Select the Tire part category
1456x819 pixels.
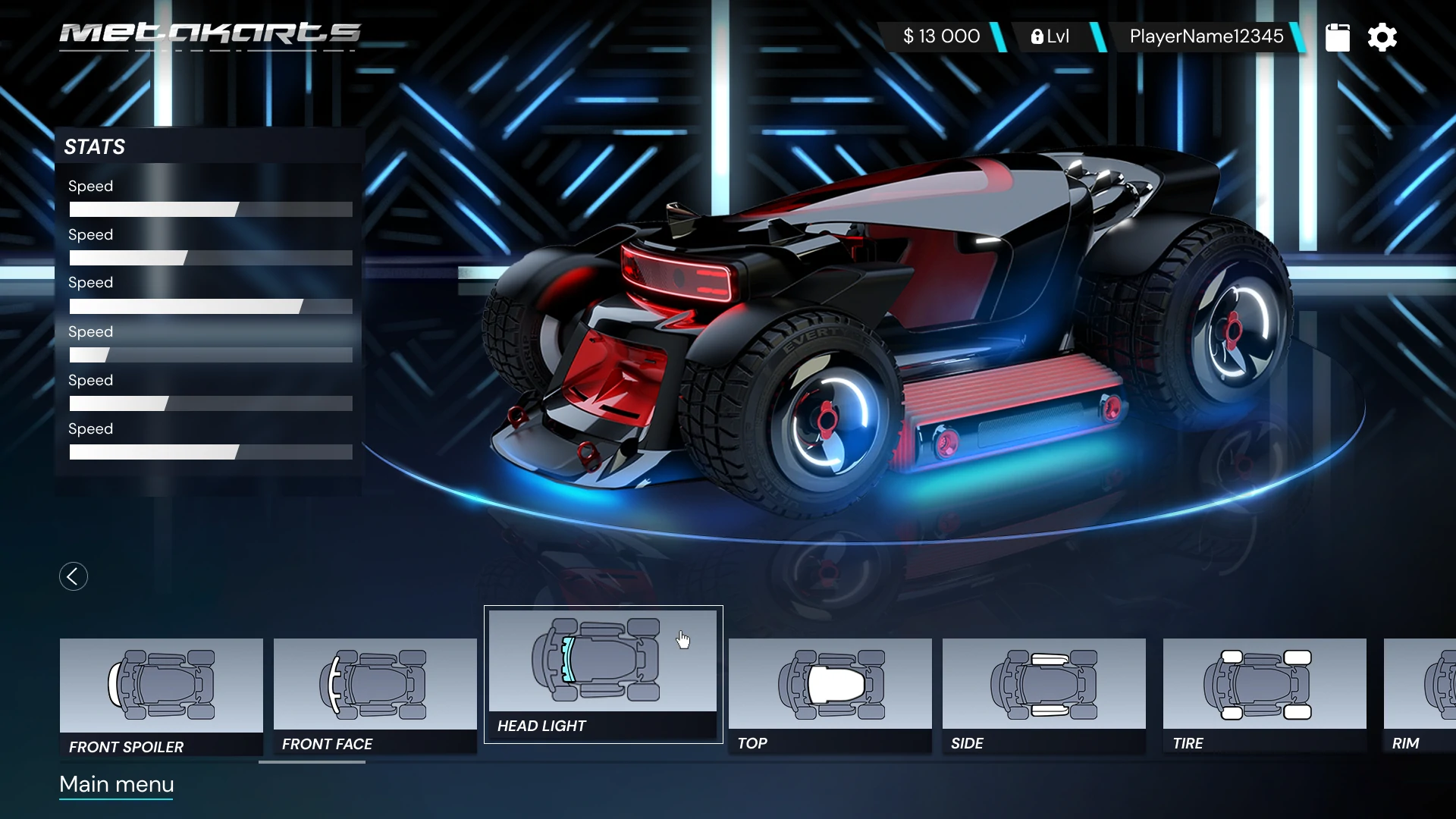pos(1264,695)
